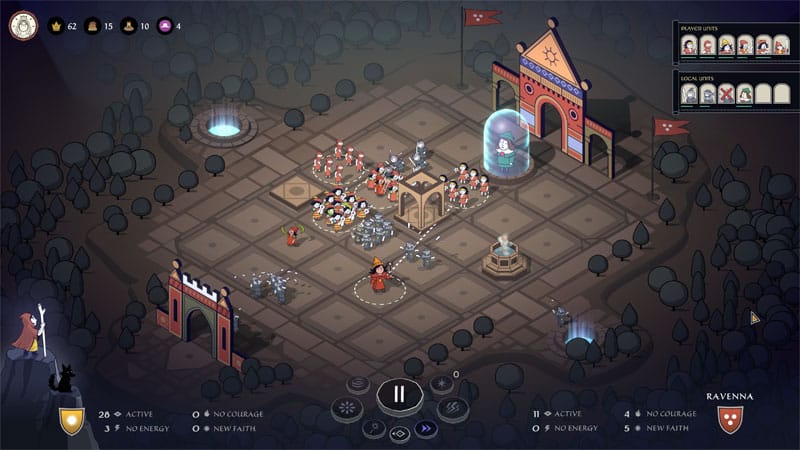Click the player's yellow shield crest
Viewport: 800px width, 450px height.
71,420
